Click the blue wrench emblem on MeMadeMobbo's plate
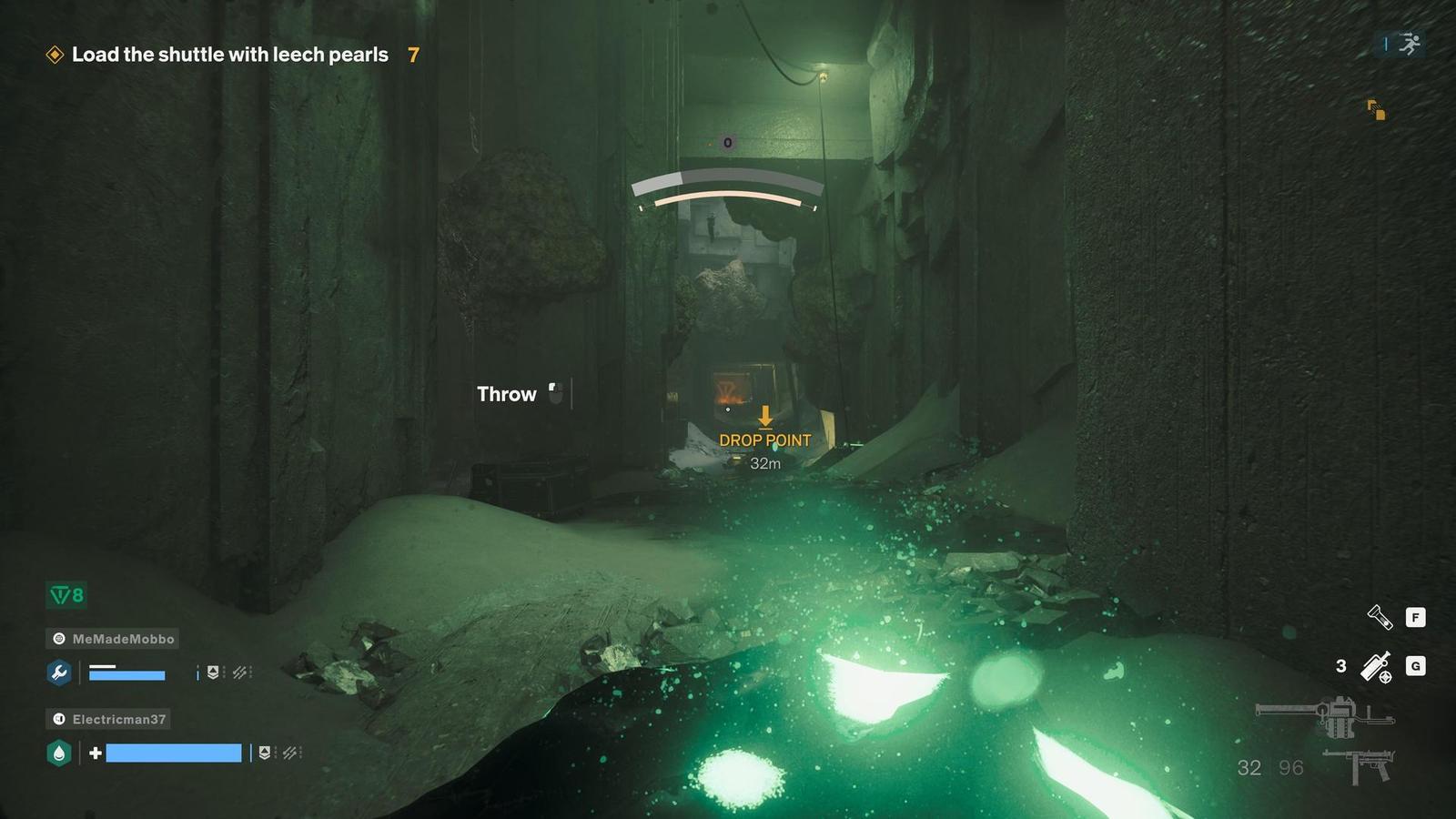This screenshot has width=1456, height=819. coord(58,674)
